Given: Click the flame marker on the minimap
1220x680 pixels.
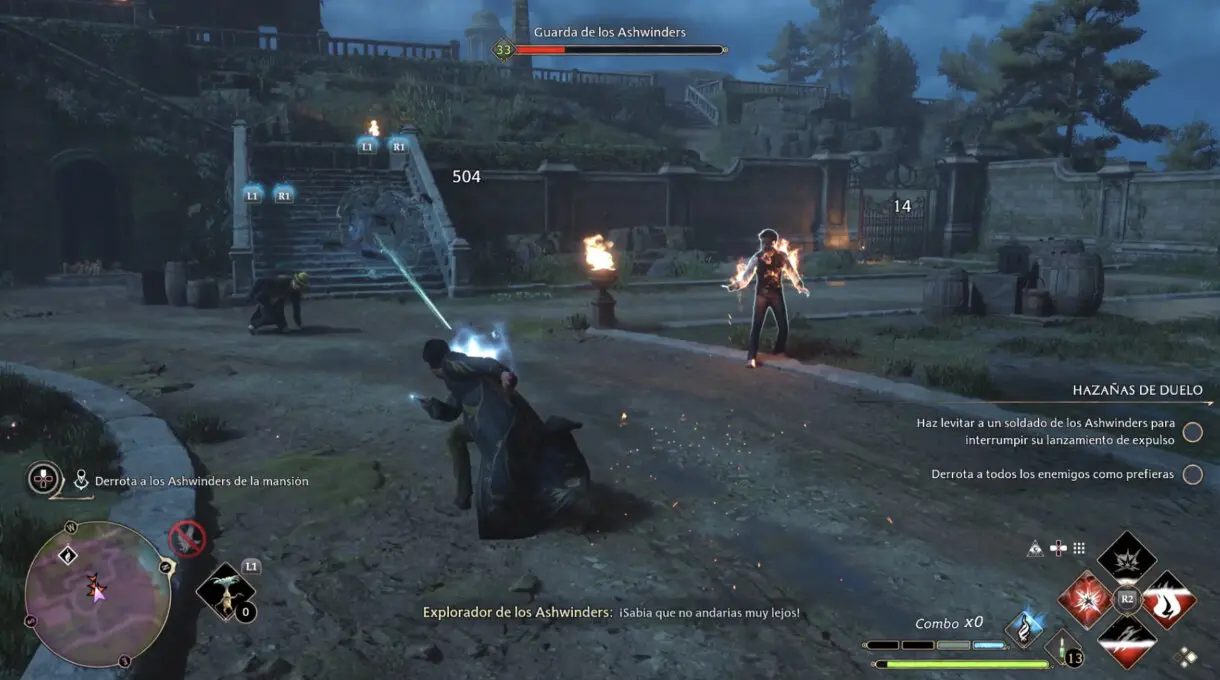Looking at the screenshot, I should (x=92, y=580).
